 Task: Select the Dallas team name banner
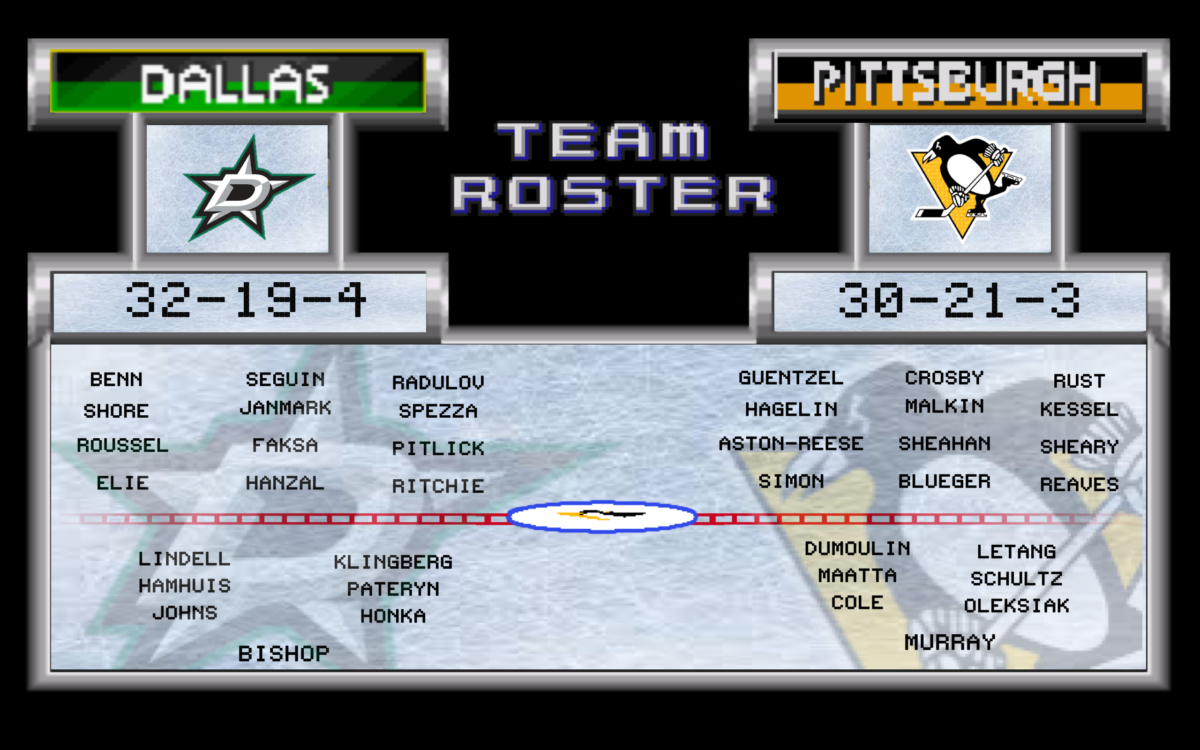(238, 82)
